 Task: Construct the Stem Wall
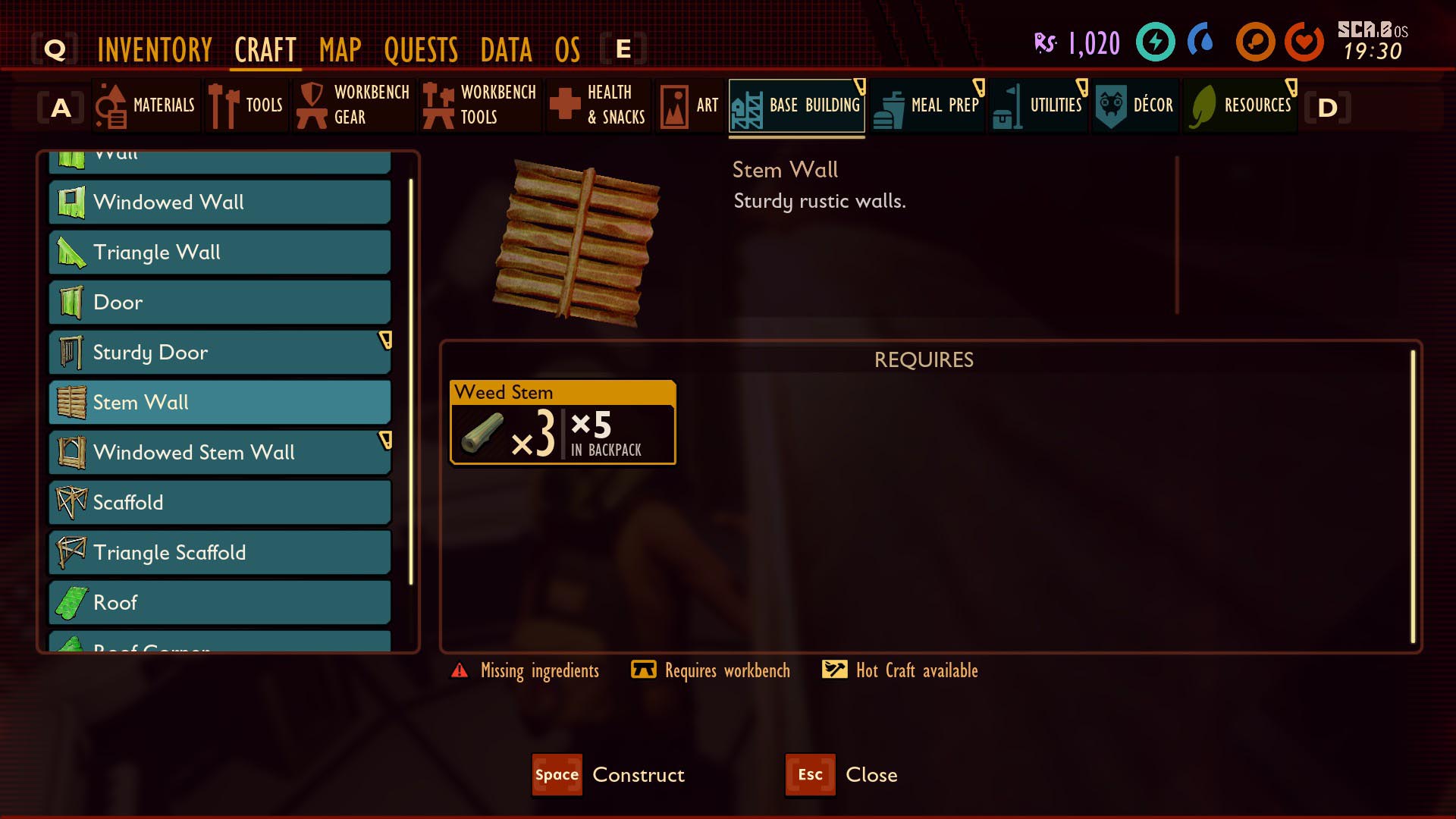tap(609, 775)
